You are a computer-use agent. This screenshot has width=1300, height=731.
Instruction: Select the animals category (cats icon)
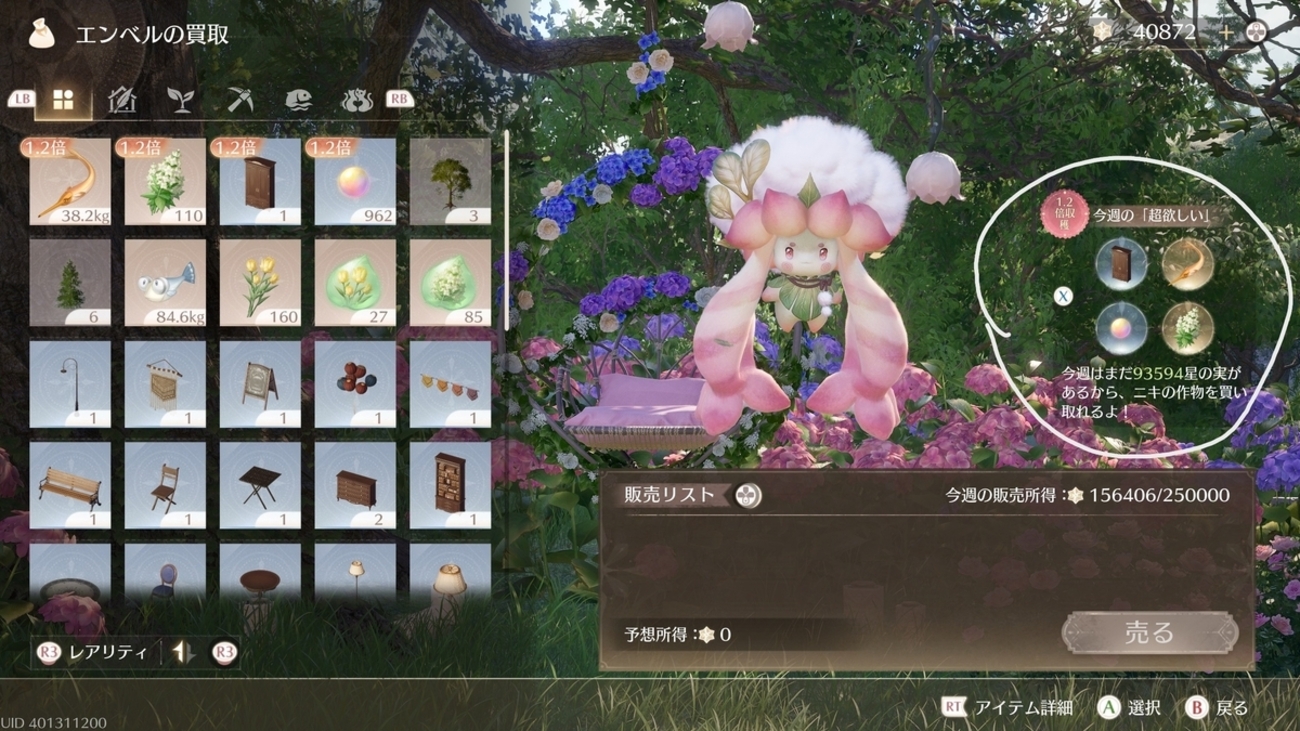tap(356, 99)
